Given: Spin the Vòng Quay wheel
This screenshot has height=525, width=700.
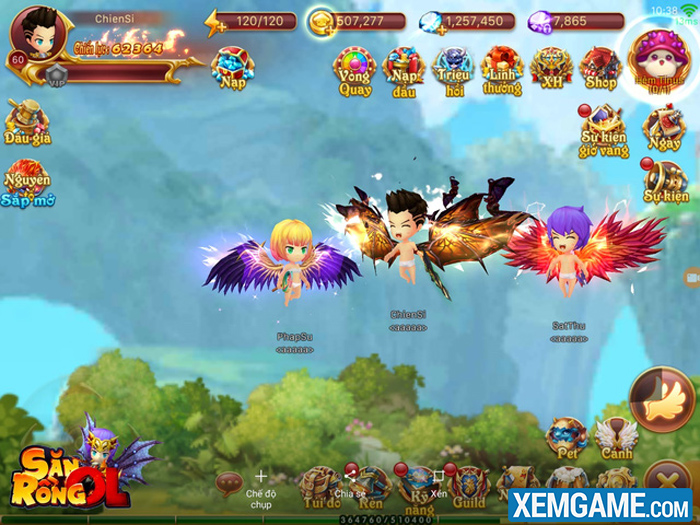Looking at the screenshot, I should pyautogui.click(x=354, y=68).
